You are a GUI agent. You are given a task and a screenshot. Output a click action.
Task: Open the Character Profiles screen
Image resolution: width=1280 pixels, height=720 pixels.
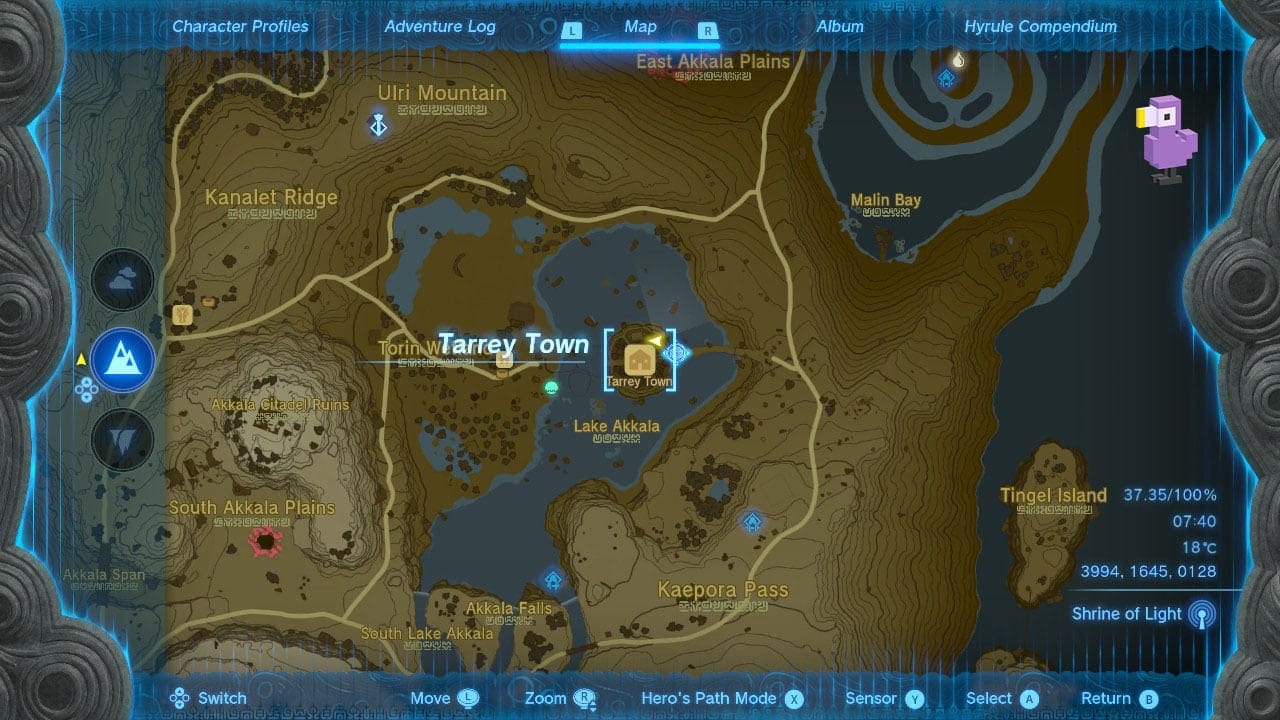click(x=240, y=27)
